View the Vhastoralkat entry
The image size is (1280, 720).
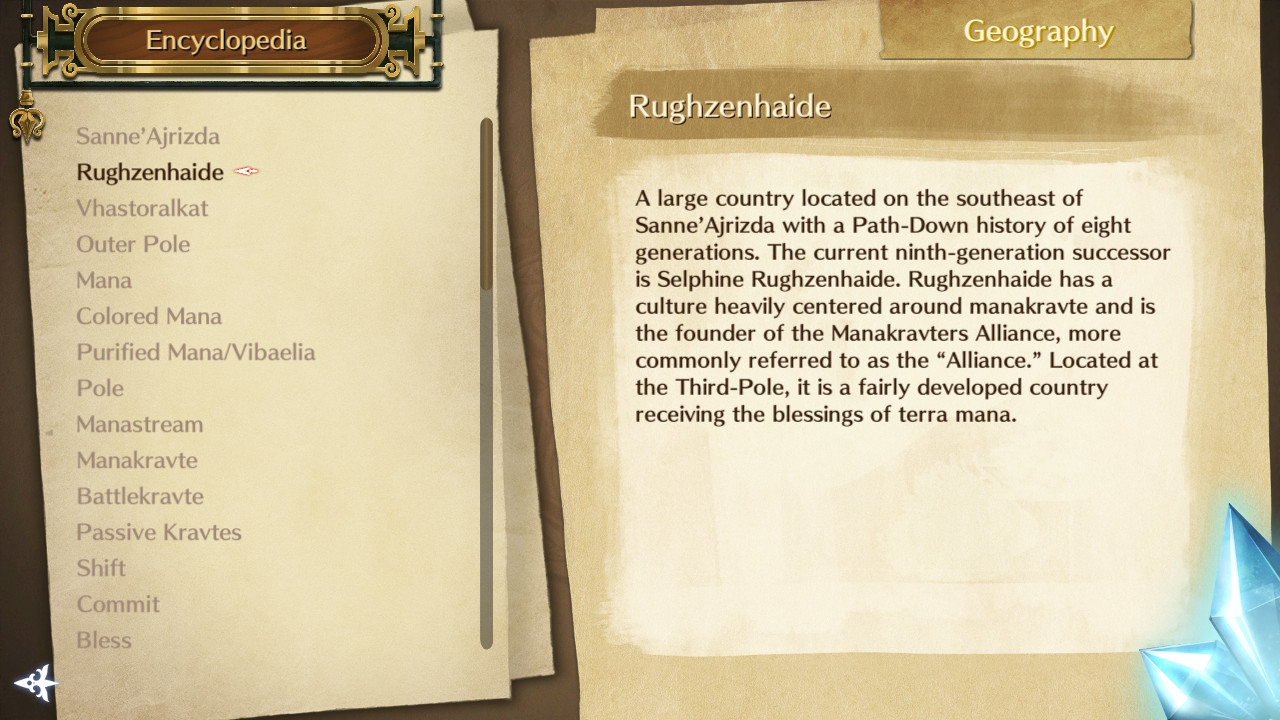coord(142,208)
